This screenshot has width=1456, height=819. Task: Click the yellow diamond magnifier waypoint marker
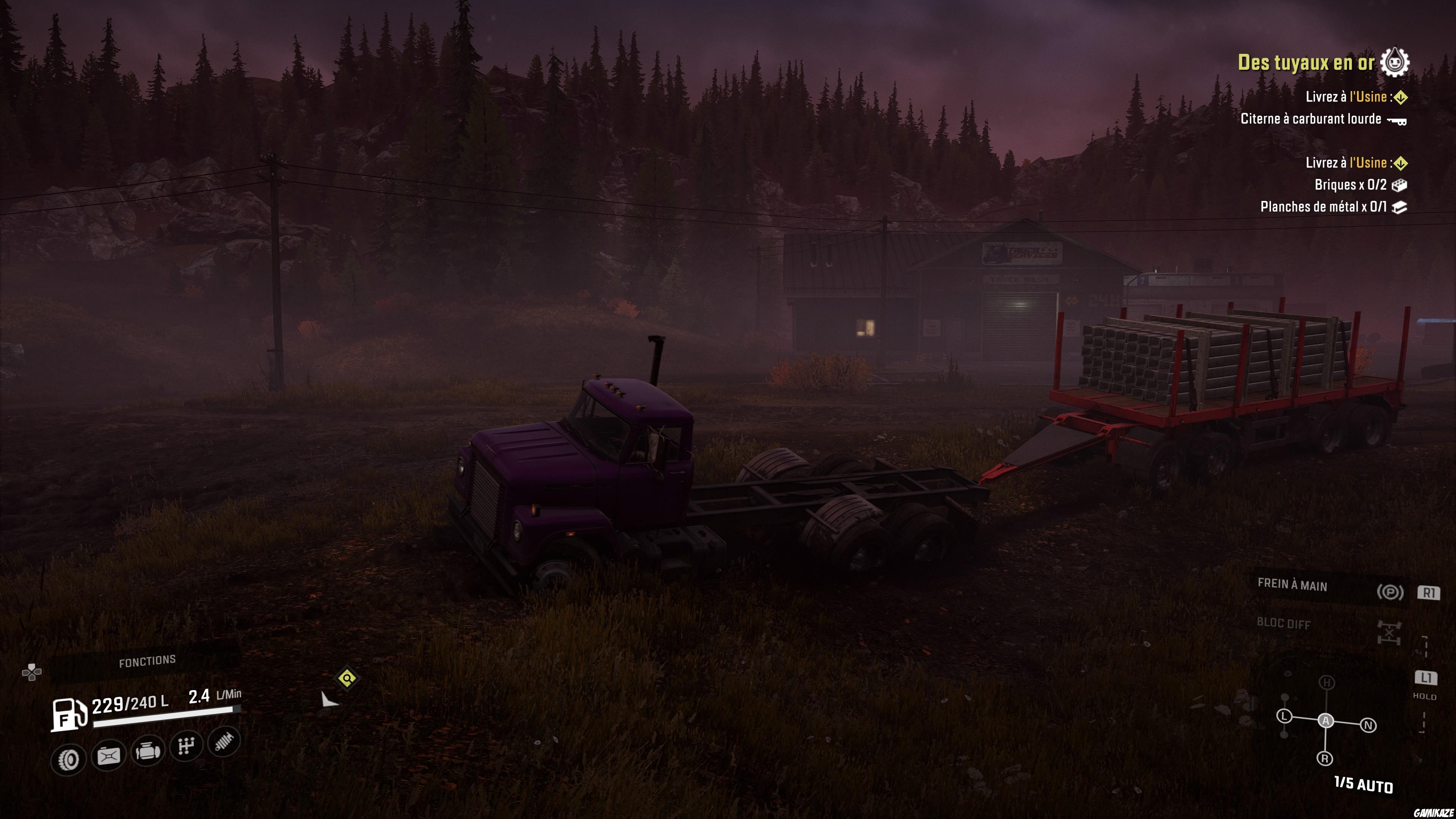click(x=347, y=678)
